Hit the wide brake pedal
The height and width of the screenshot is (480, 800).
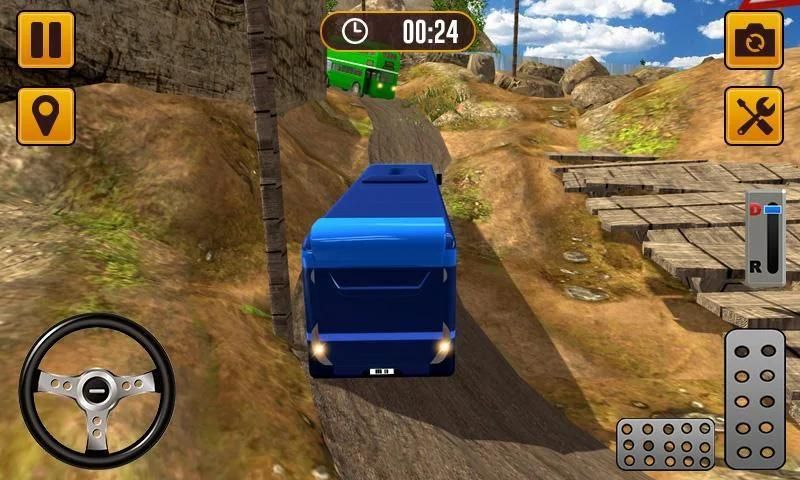click(x=665, y=443)
